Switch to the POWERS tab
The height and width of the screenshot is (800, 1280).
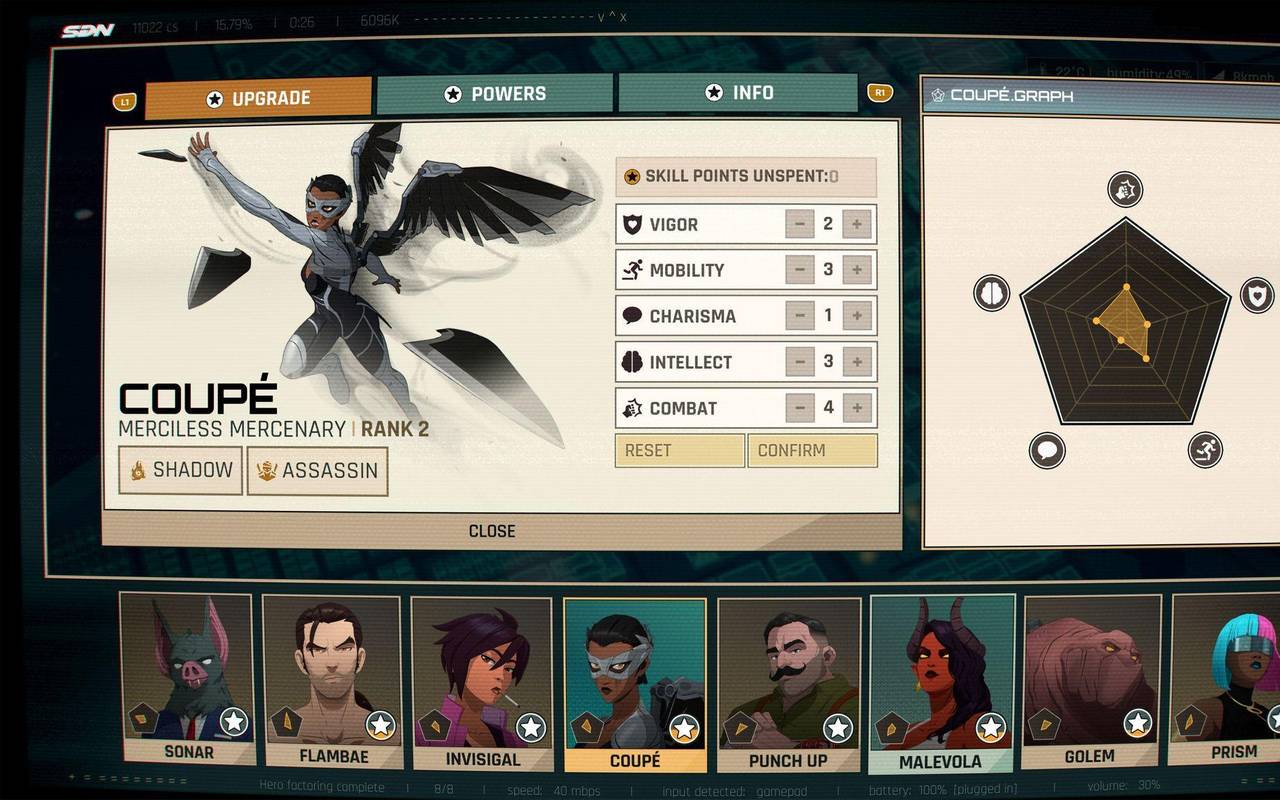point(496,93)
